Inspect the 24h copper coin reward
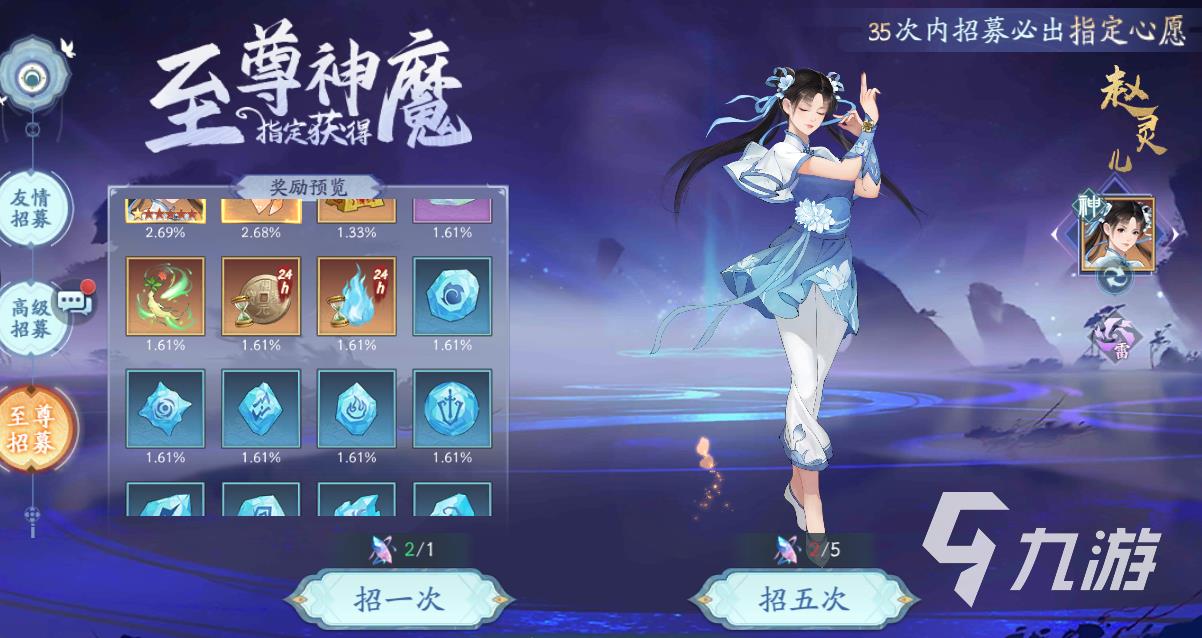 (x=261, y=296)
